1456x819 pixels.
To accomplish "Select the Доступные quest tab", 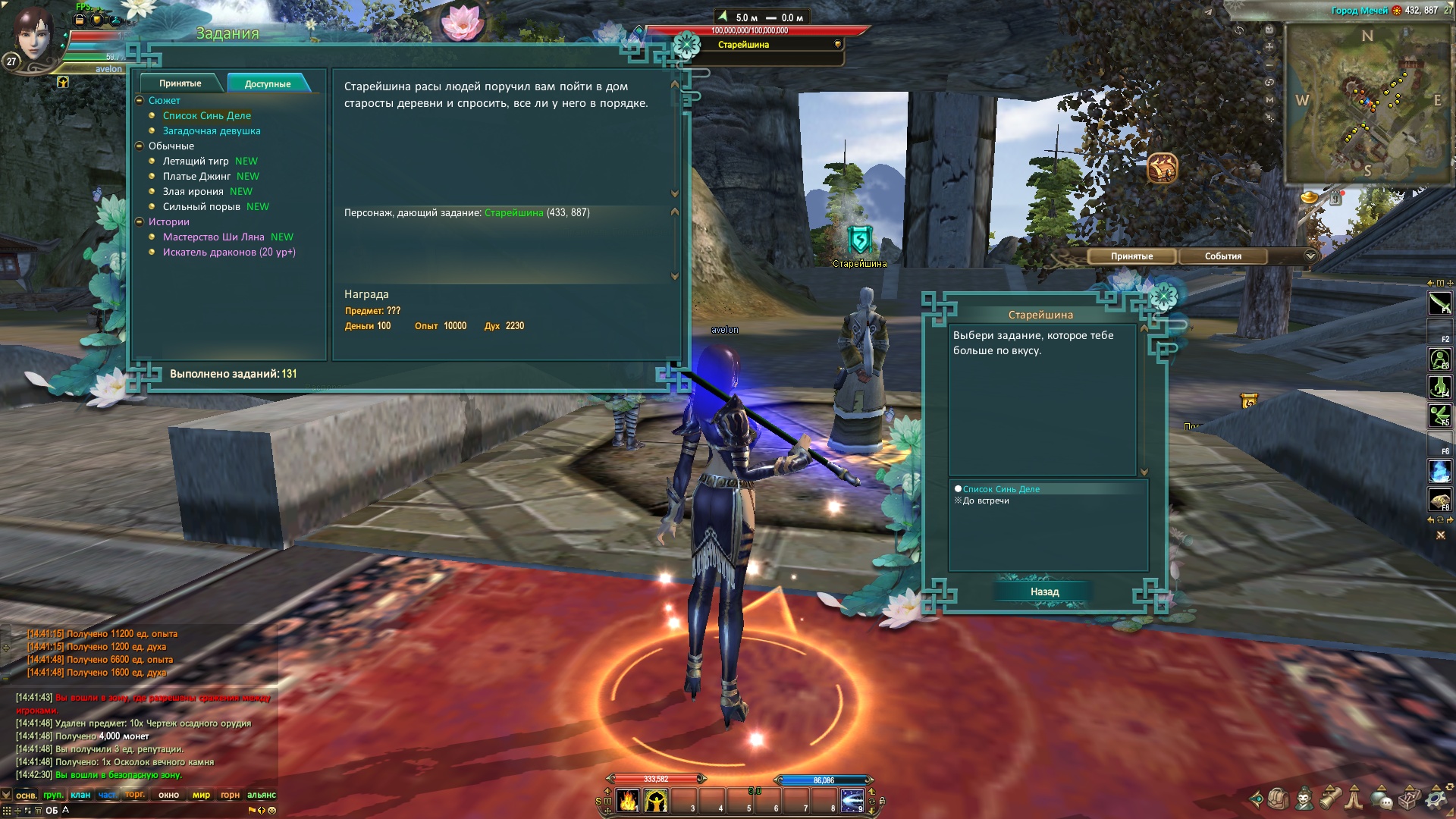I will click(x=267, y=84).
